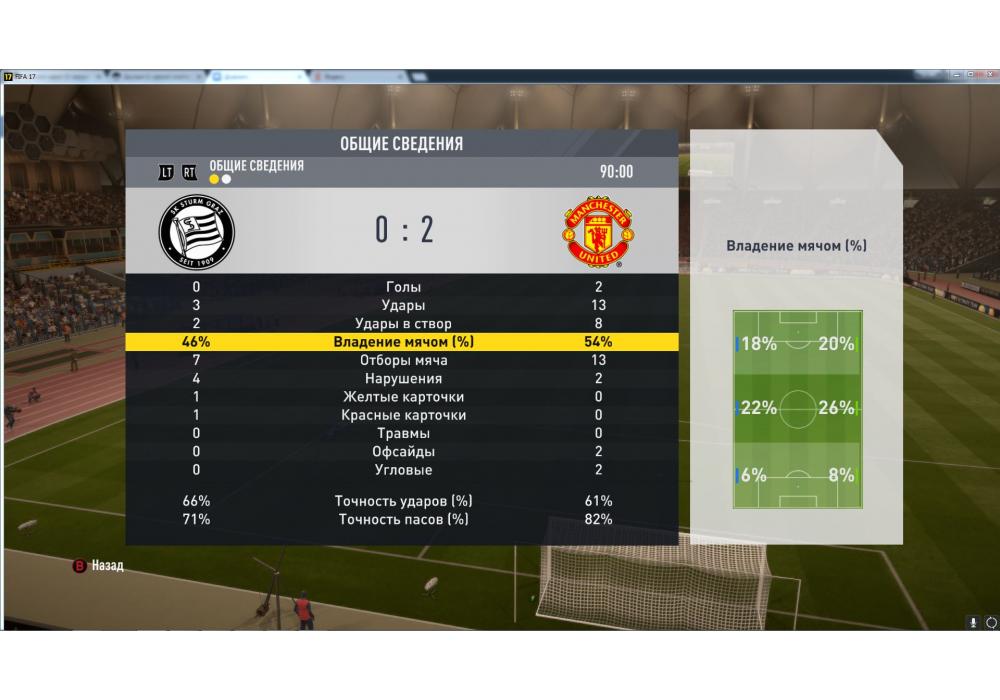Screen dimensions: 1000x700
Task: Select the Красные карточки row
Action: (x=403, y=415)
